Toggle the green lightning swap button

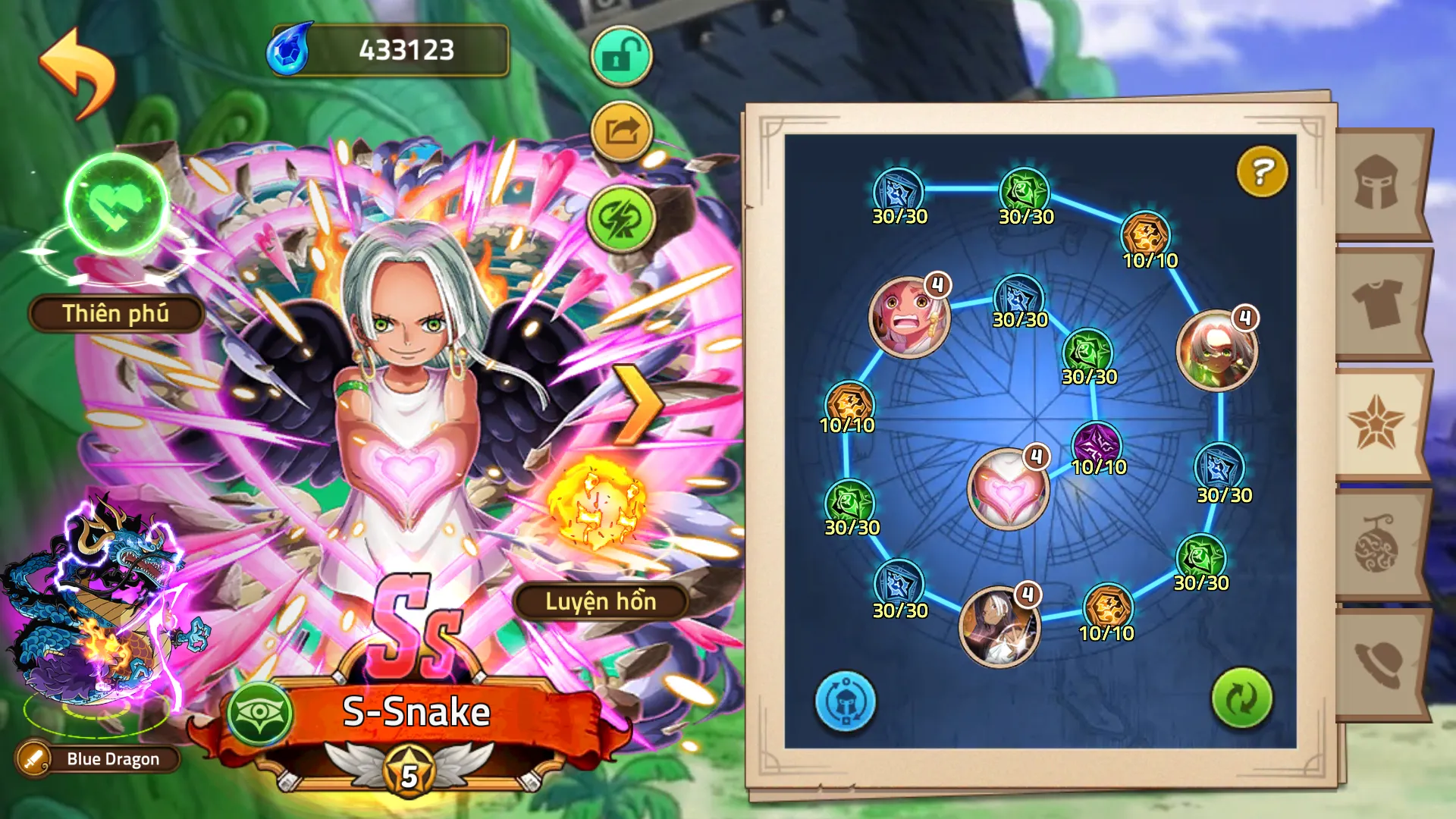(621, 219)
